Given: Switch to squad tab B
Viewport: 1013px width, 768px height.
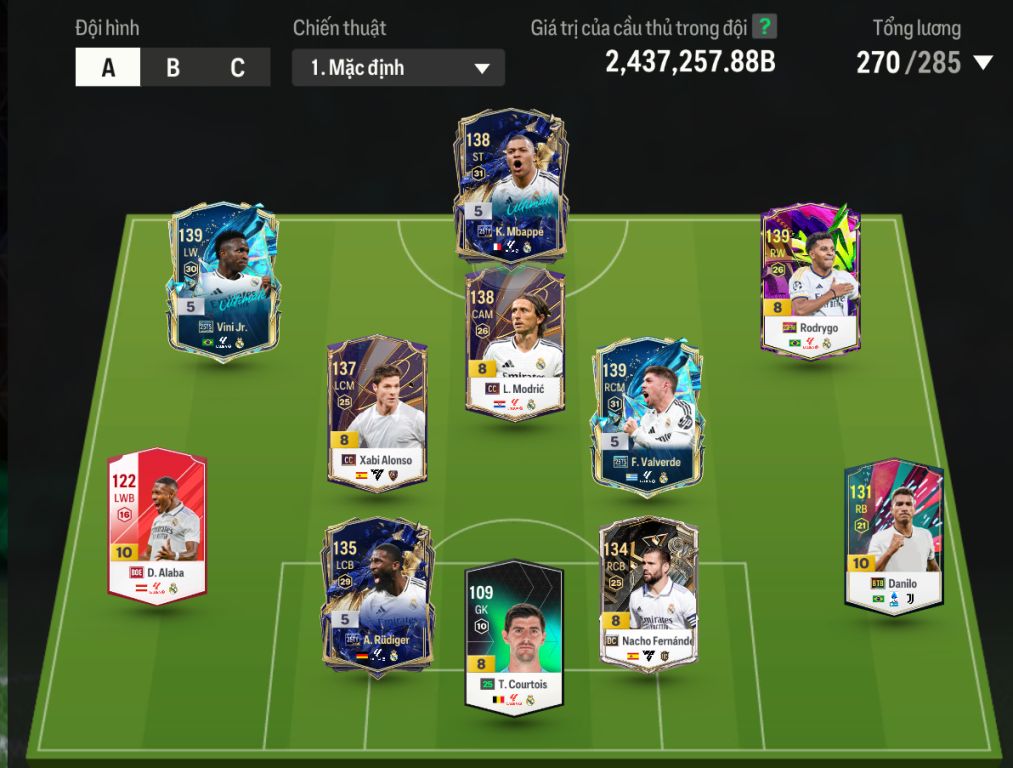Looking at the screenshot, I should (x=173, y=68).
